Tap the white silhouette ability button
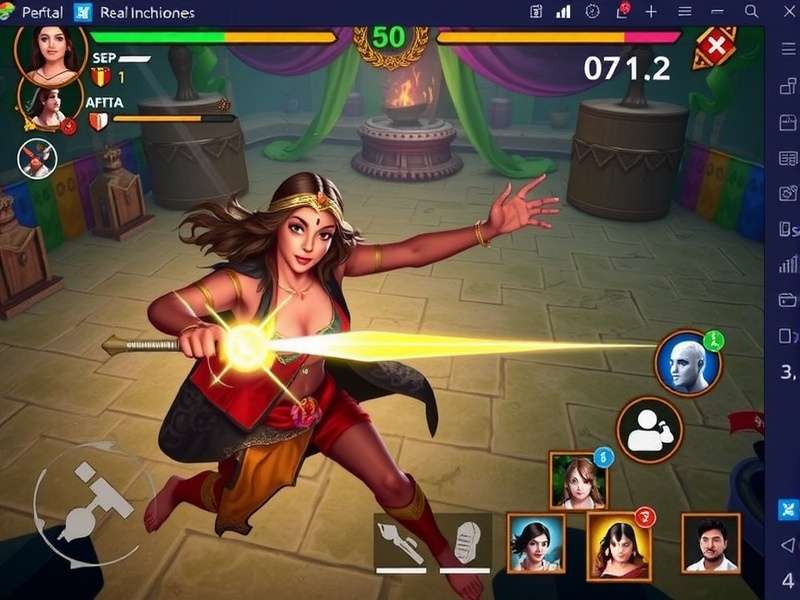Viewport: 800px width, 600px height. (x=649, y=431)
